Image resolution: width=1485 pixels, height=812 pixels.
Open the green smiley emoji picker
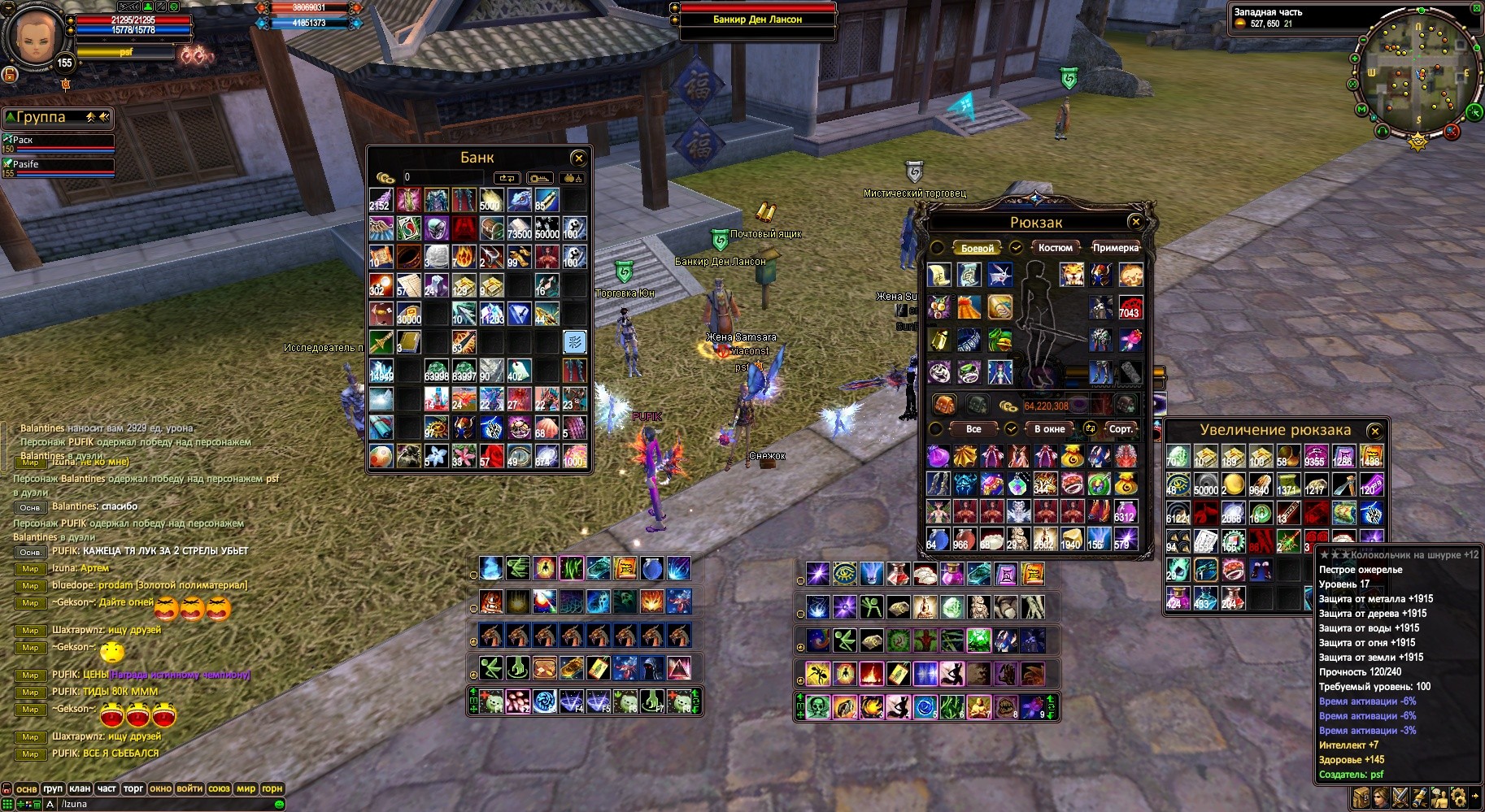[x=280, y=804]
